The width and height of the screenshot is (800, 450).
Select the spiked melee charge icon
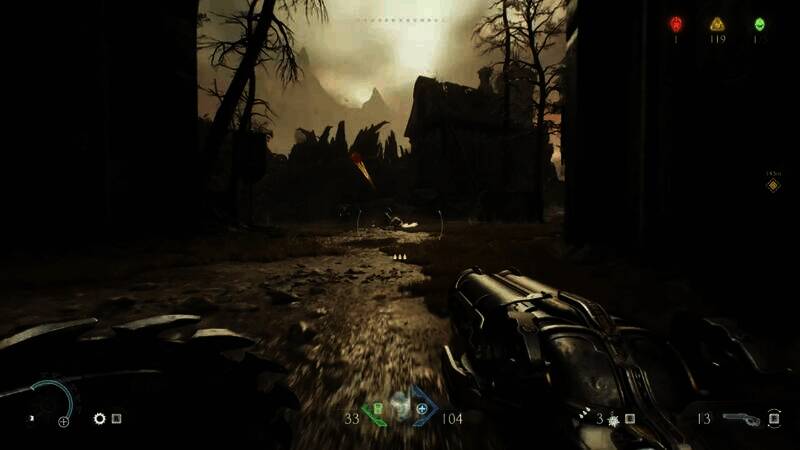pyautogui.click(x=611, y=419)
